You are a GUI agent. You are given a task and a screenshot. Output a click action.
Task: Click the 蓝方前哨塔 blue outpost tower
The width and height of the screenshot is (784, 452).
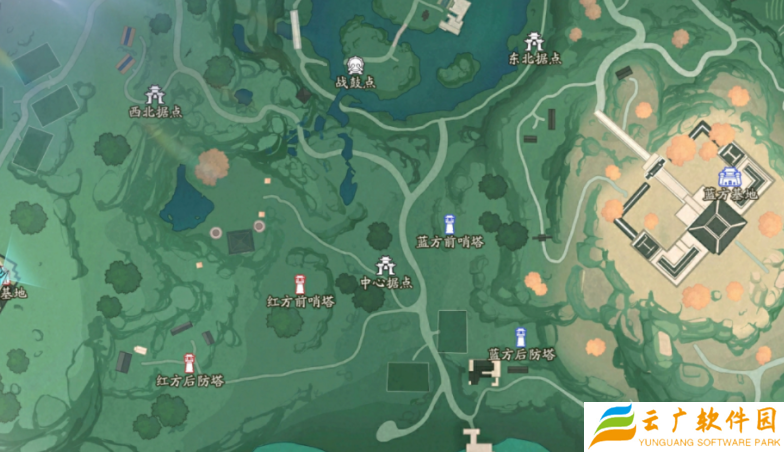449,224
